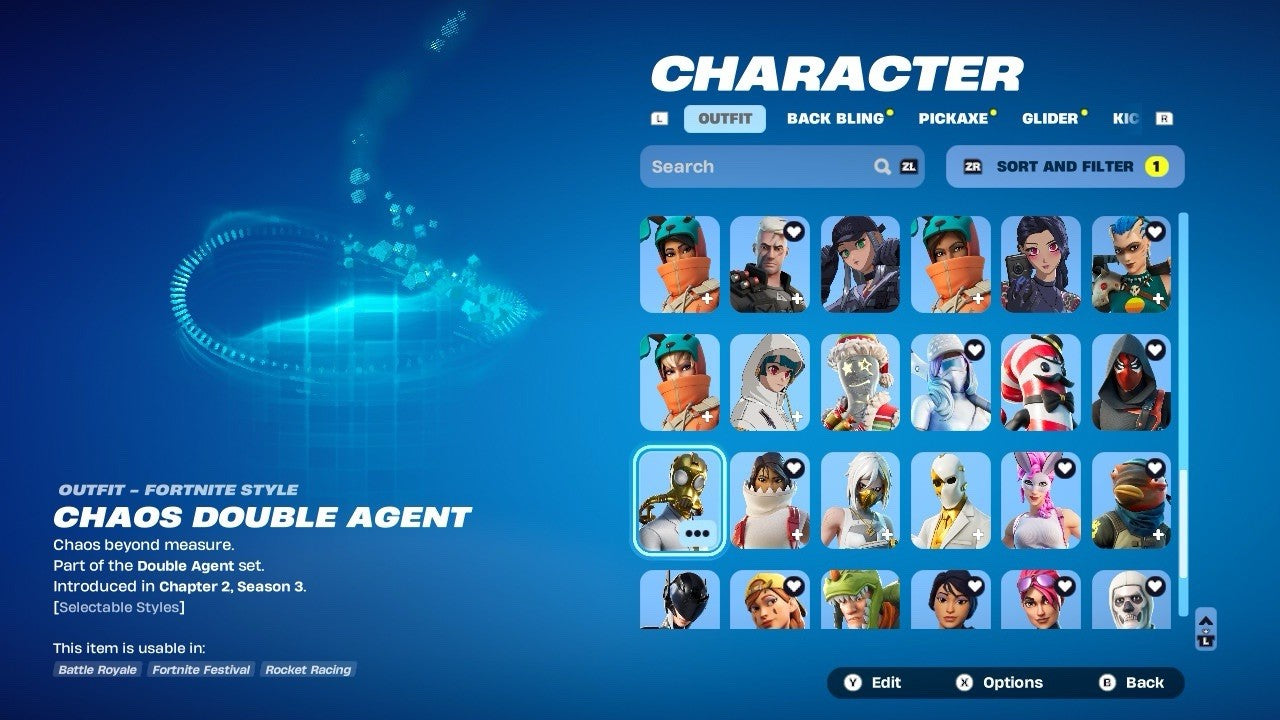The height and width of the screenshot is (720, 1280).
Task: Choose the gold-faced white suit outfit
Action: point(950,500)
